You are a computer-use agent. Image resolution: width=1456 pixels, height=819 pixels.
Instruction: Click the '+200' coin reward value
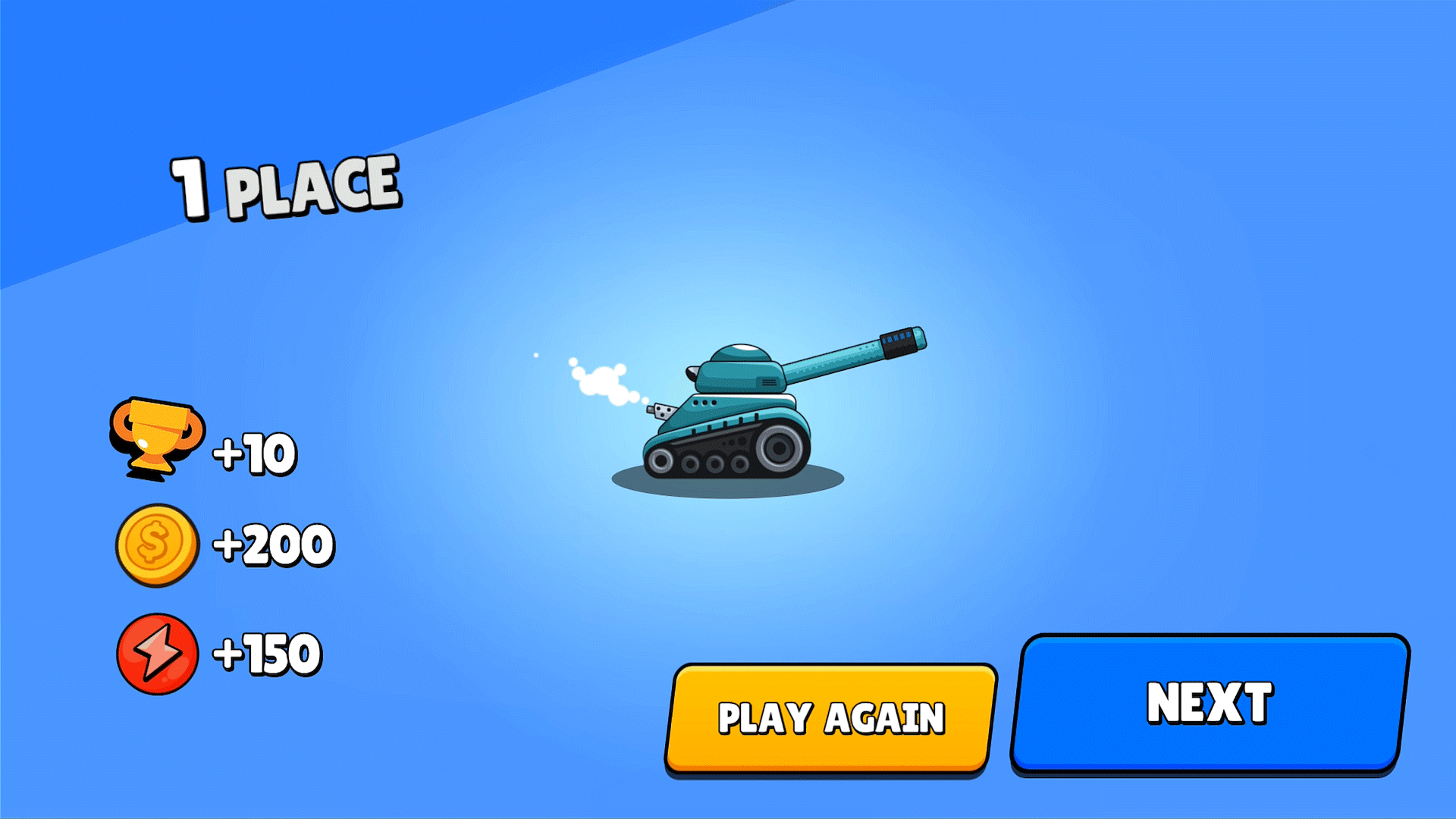[273, 544]
